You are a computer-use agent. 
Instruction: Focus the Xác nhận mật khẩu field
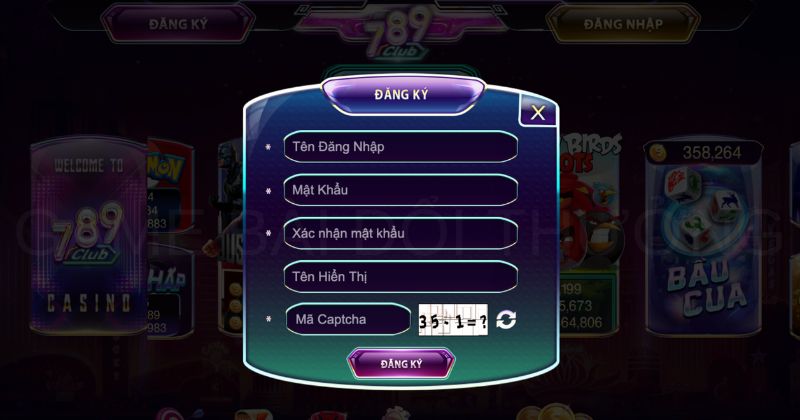pos(400,233)
